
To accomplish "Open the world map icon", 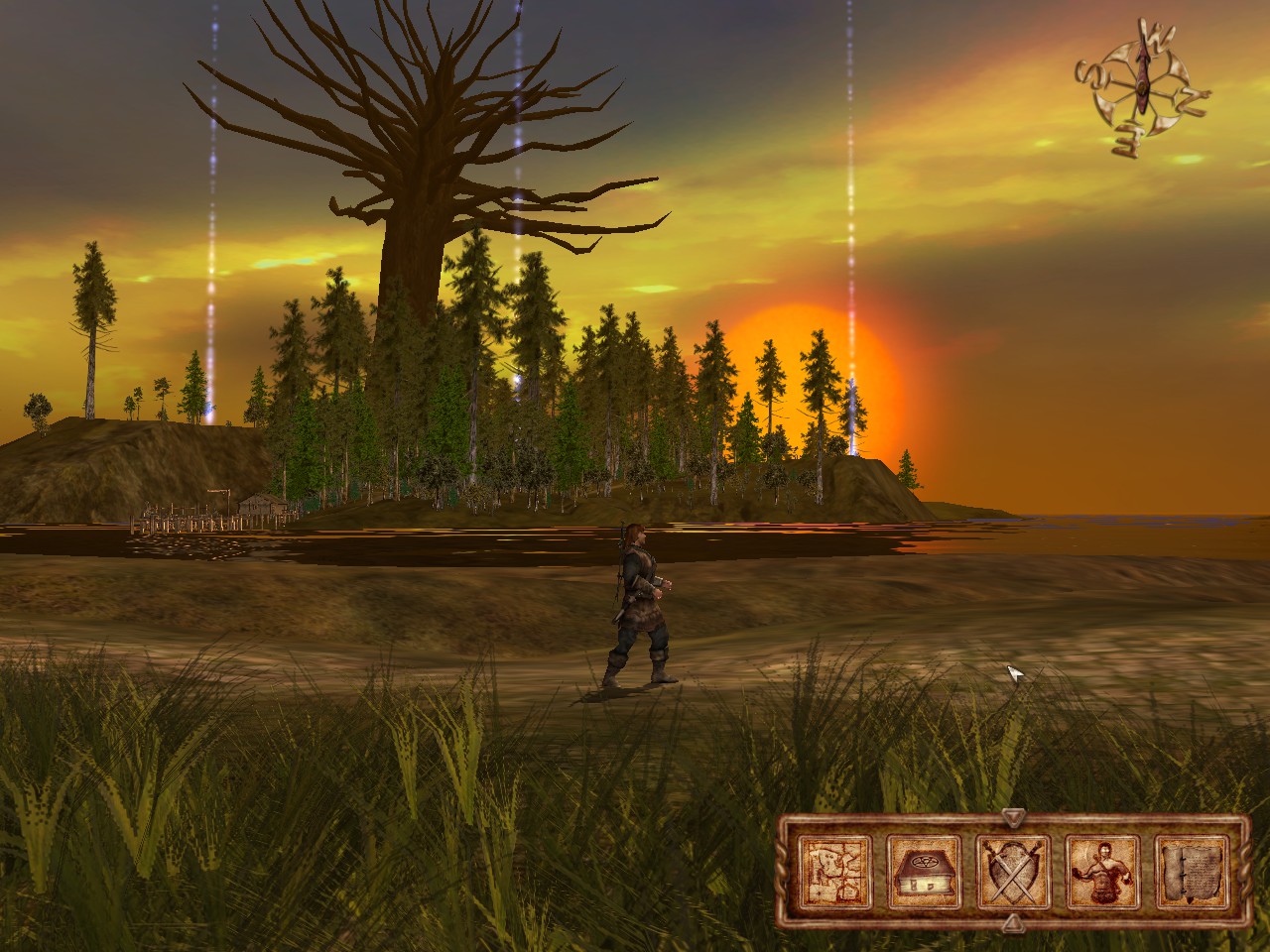I will [x=833, y=871].
